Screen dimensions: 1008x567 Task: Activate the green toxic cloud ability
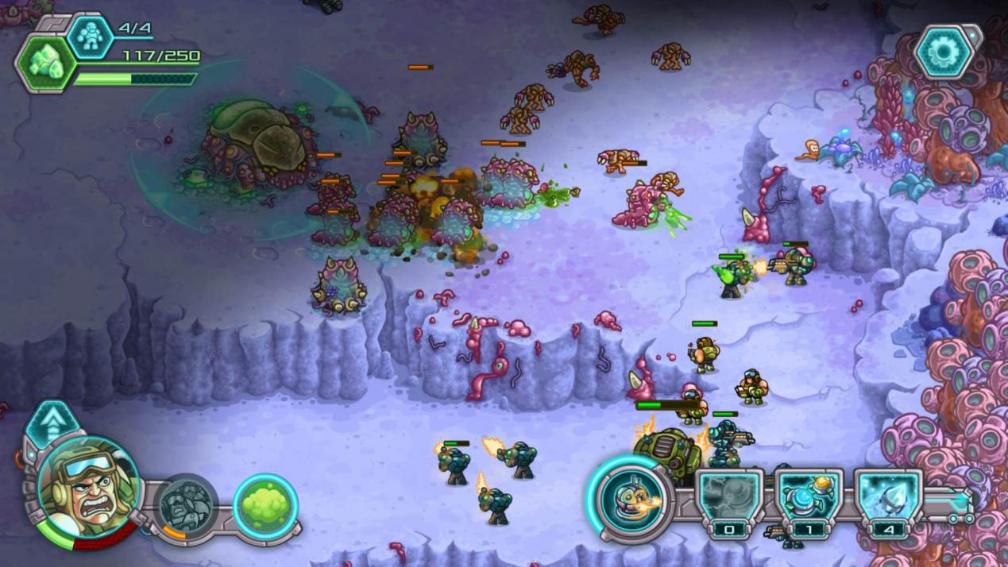point(266,504)
